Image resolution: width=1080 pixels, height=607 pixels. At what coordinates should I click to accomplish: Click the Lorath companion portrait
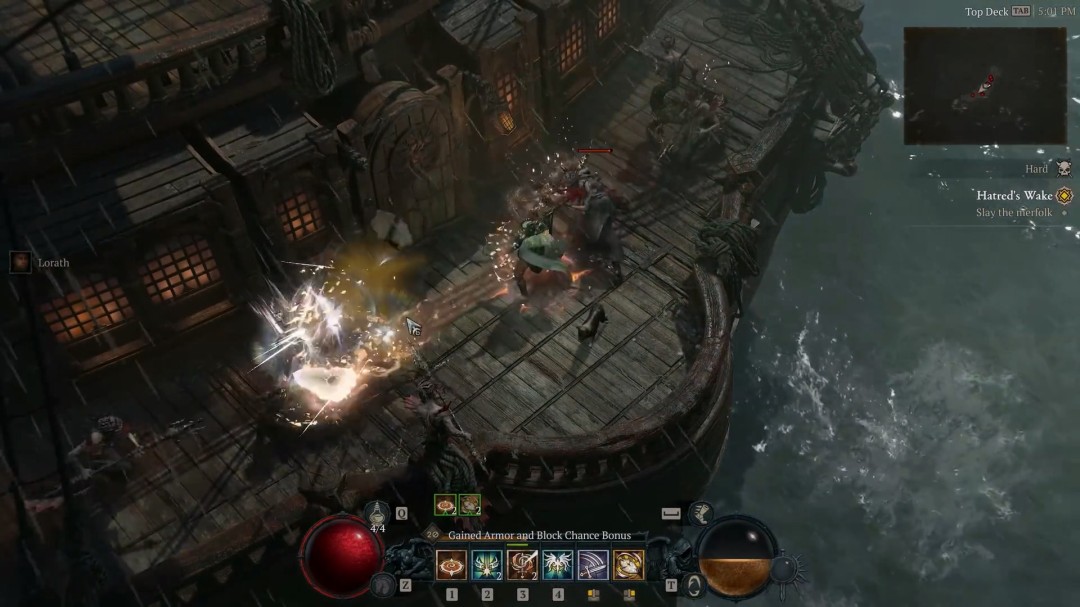pos(20,262)
